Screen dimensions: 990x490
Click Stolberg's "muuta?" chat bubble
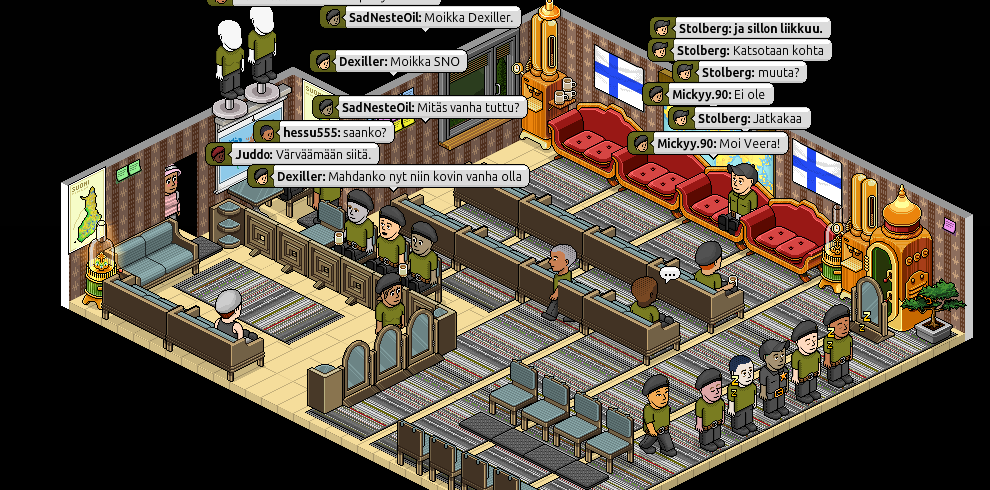(738, 72)
